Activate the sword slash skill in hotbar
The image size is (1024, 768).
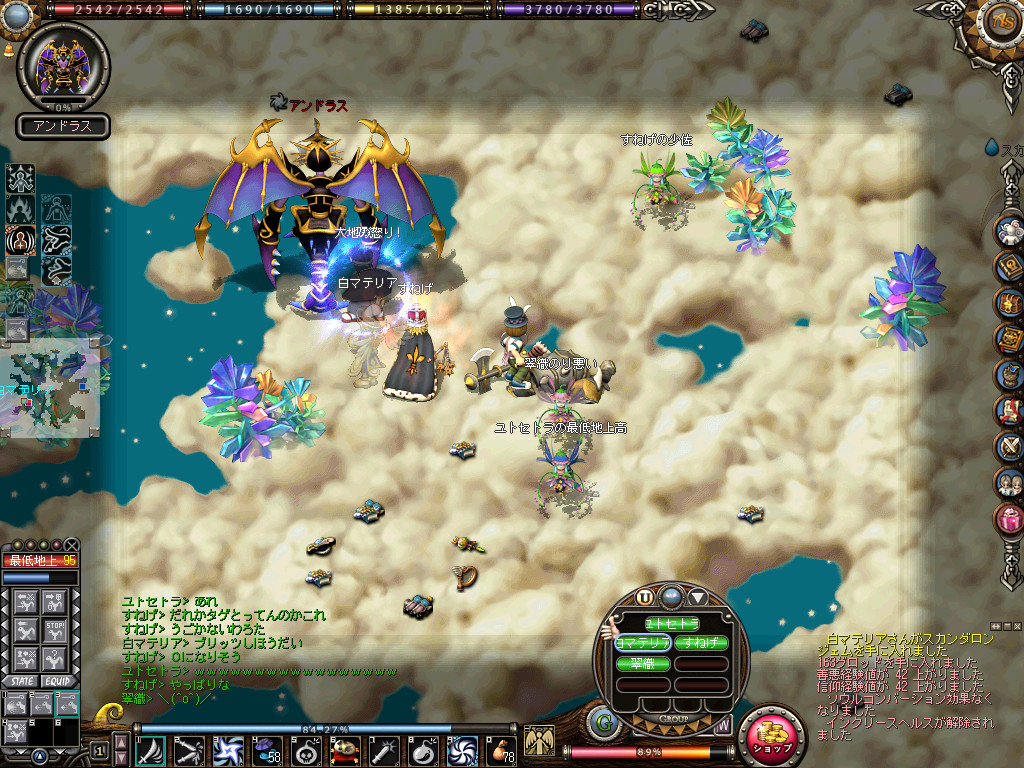coord(151,750)
